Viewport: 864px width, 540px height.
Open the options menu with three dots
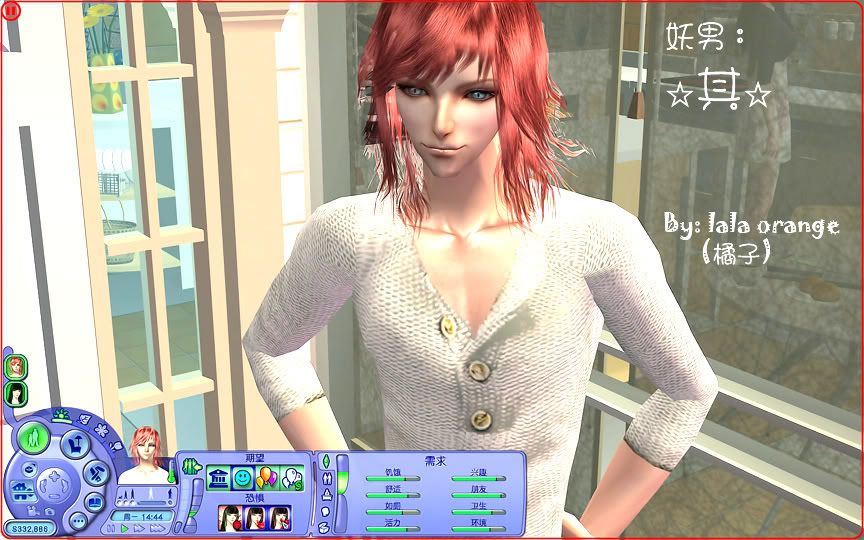[x=77, y=521]
